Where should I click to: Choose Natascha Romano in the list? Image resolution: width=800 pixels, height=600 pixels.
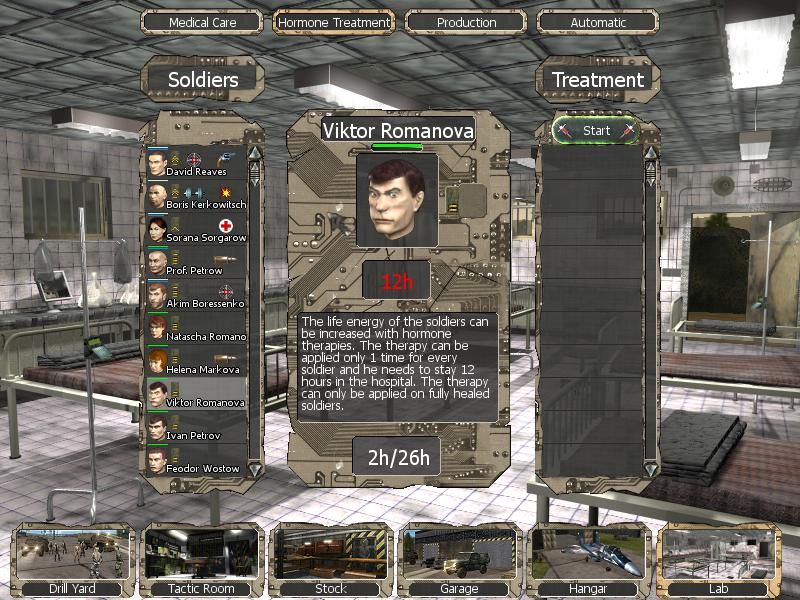[196, 329]
